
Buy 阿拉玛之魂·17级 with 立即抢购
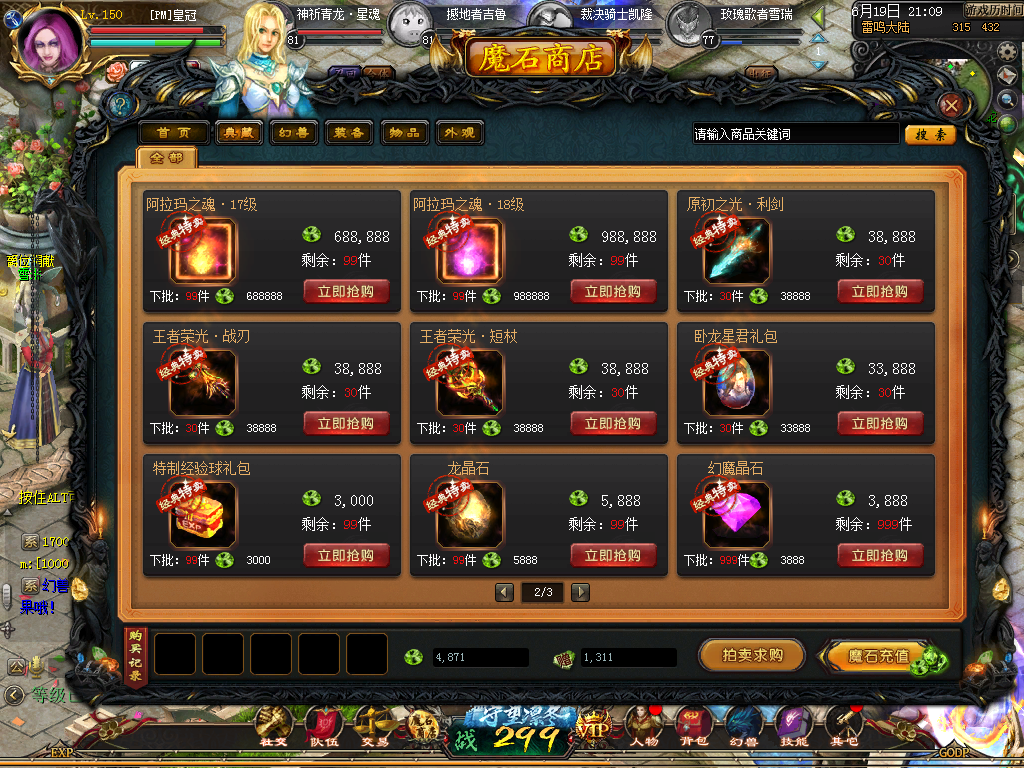(x=346, y=292)
